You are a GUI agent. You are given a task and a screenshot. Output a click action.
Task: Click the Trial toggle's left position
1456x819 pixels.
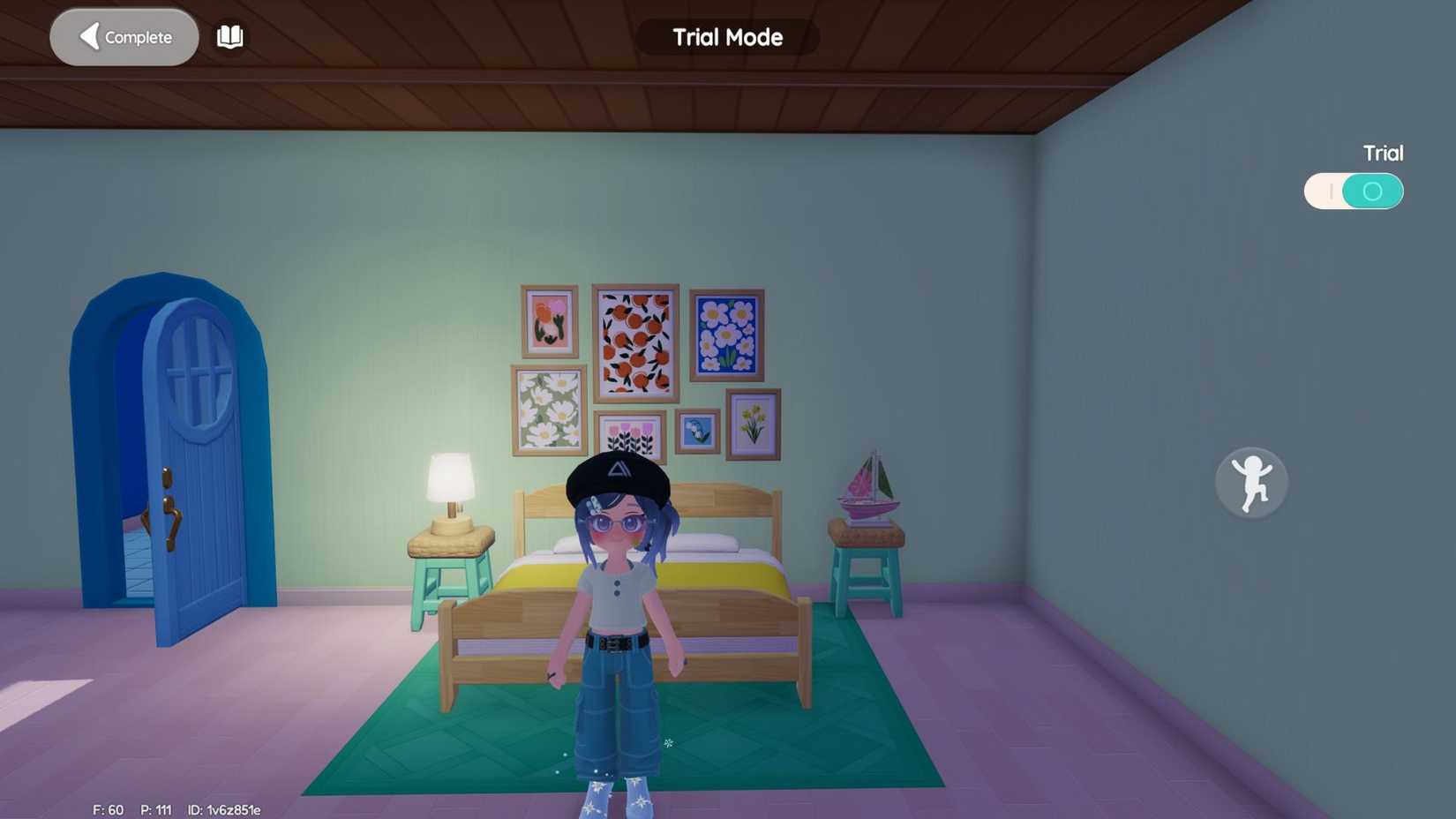tap(1332, 190)
